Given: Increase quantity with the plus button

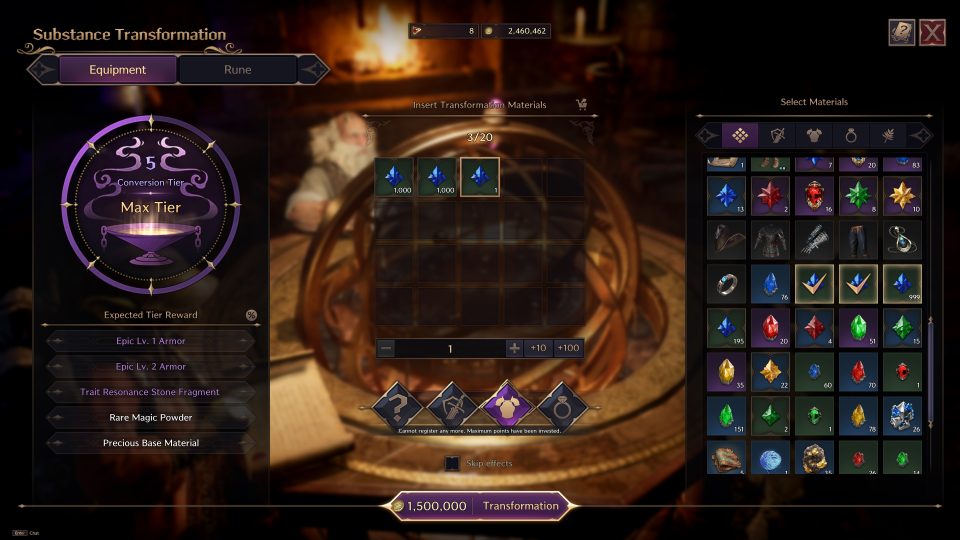Looking at the screenshot, I should click(x=514, y=348).
